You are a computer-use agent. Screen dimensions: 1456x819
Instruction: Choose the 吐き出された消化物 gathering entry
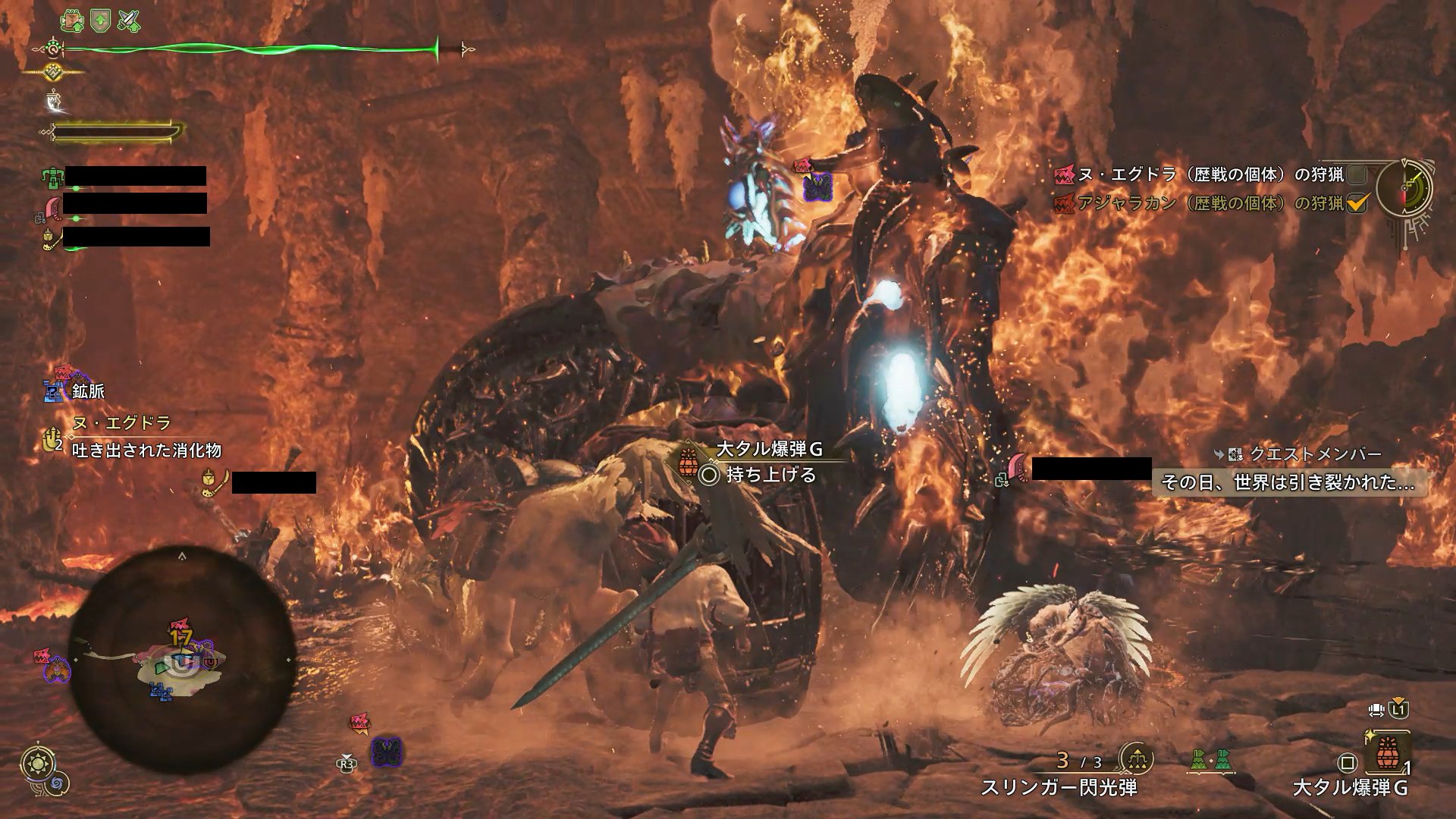click(146, 450)
